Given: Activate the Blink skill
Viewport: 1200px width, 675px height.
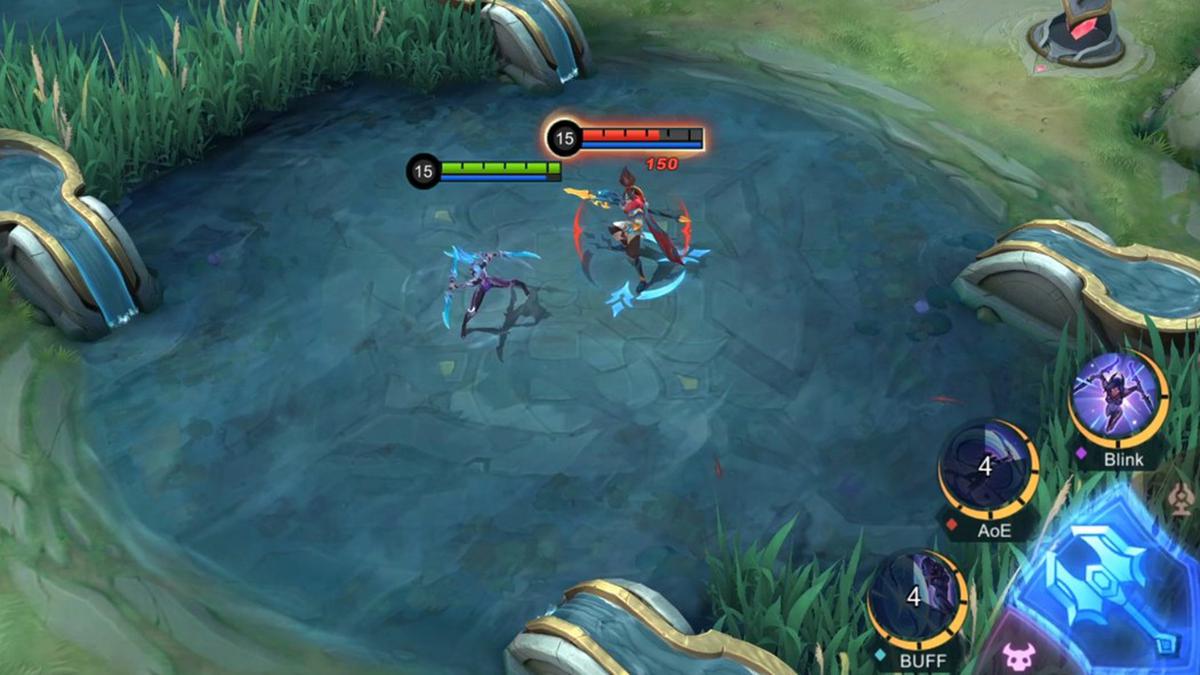Looking at the screenshot, I should (1118, 398).
